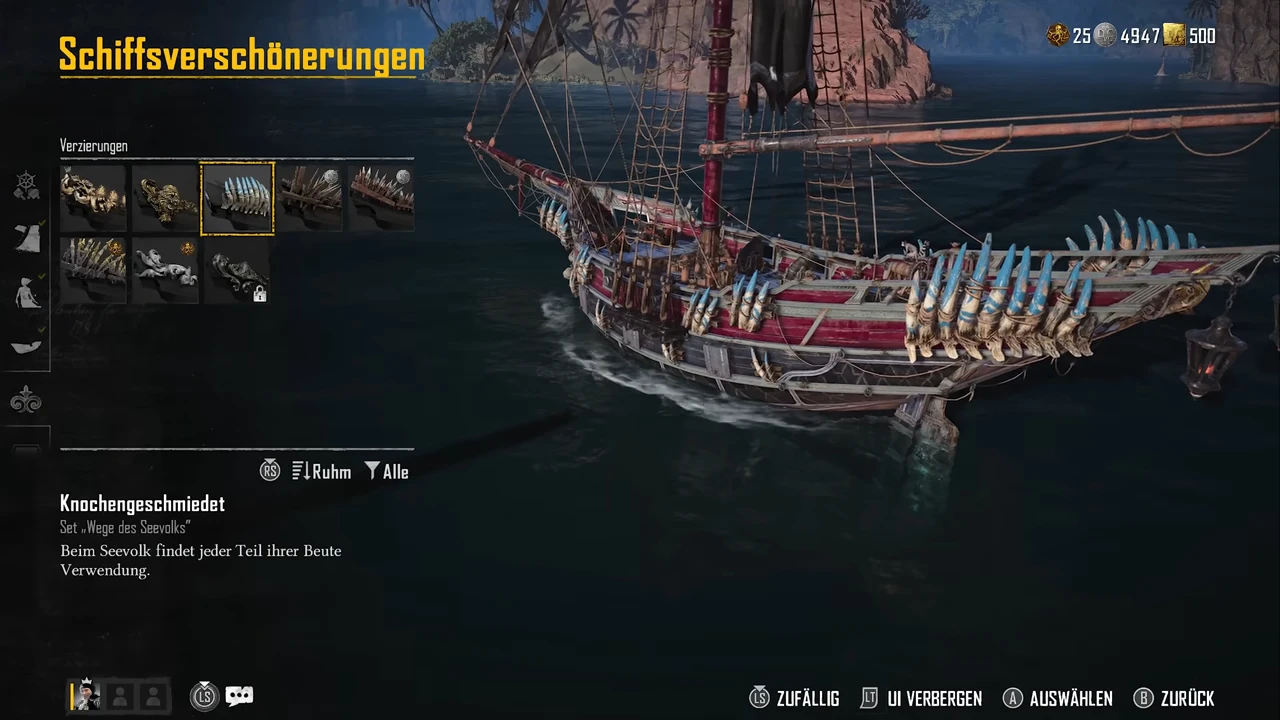Select the golden spiked bone ornament tile

tap(93, 270)
